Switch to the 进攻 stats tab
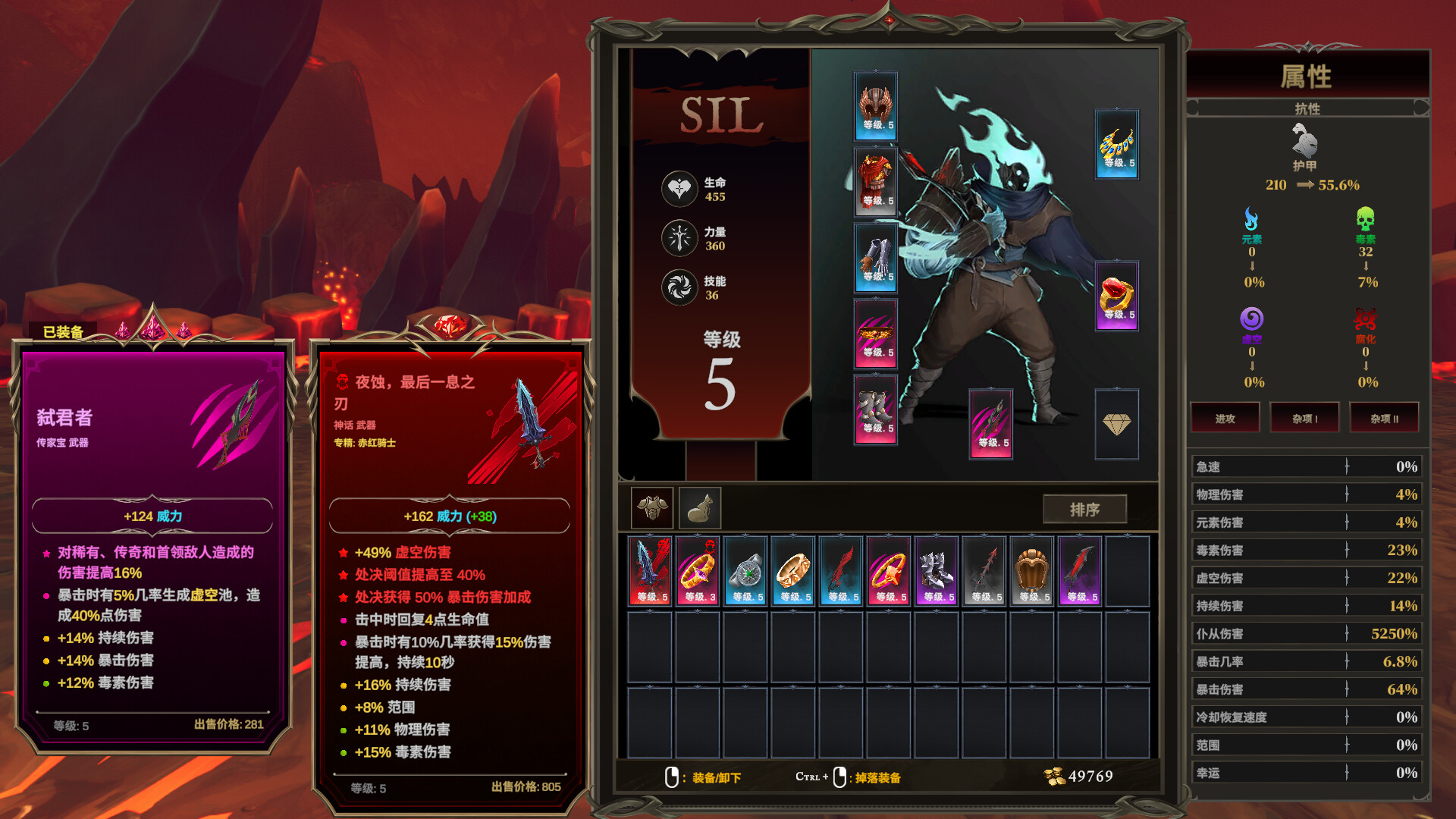 (x=1225, y=419)
